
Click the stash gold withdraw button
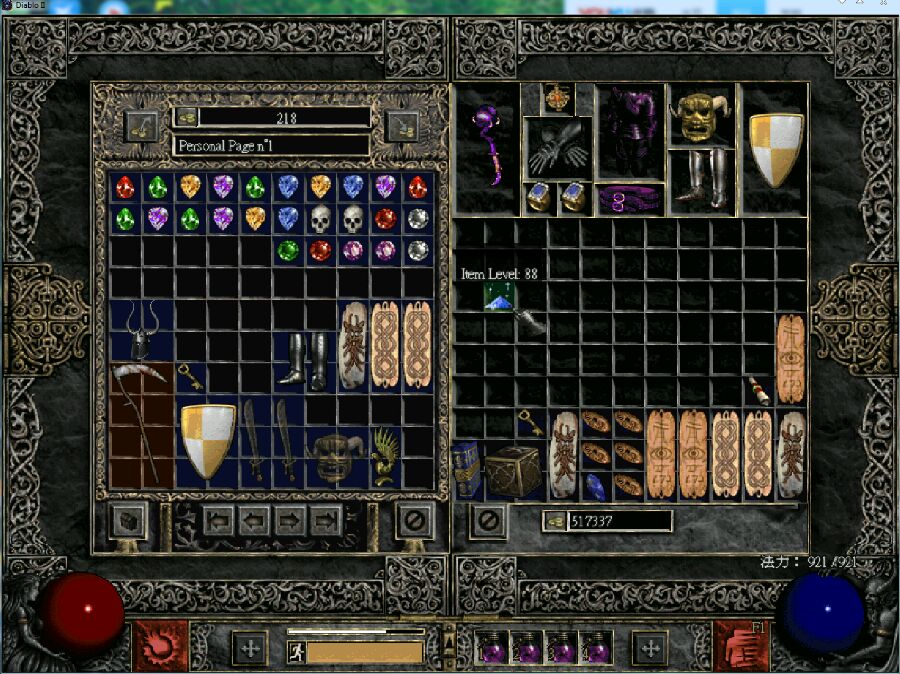tap(186, 117)
